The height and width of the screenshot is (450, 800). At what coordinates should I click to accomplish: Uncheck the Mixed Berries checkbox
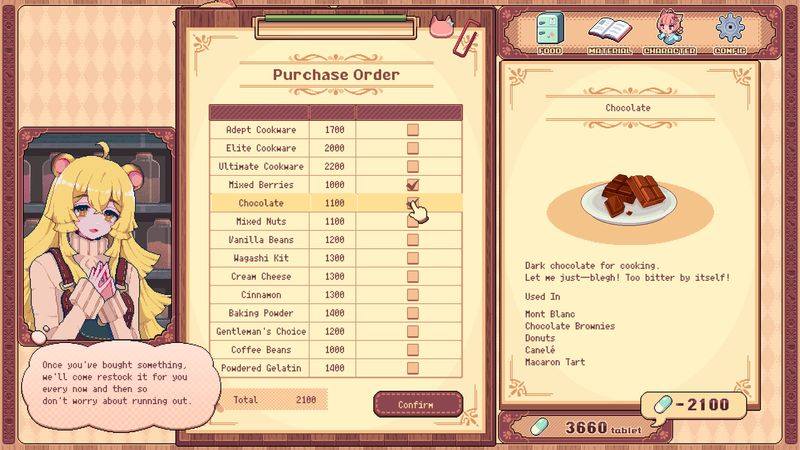(412, 185)
